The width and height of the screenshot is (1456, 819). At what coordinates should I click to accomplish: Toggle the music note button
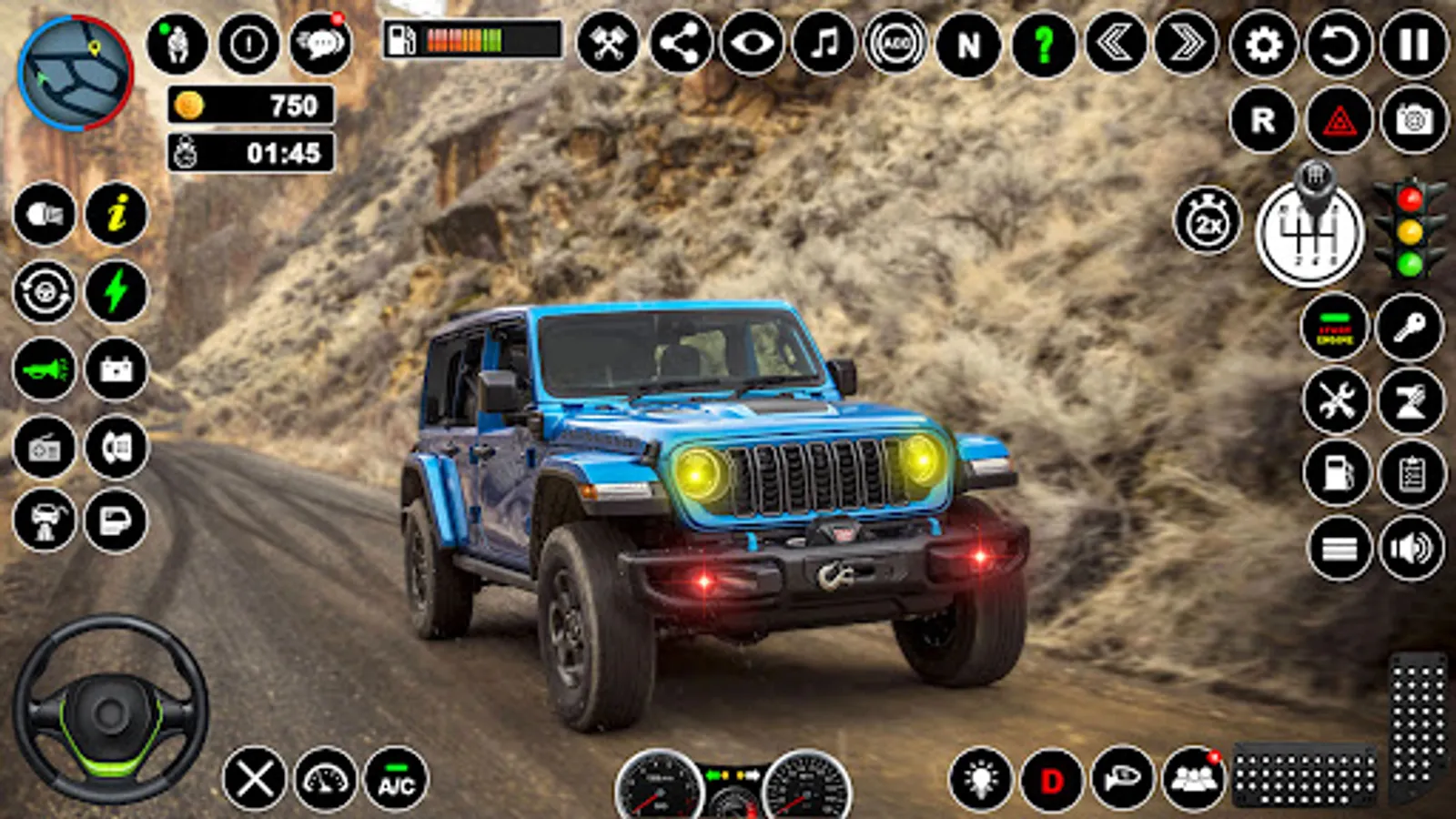(824, 44)
